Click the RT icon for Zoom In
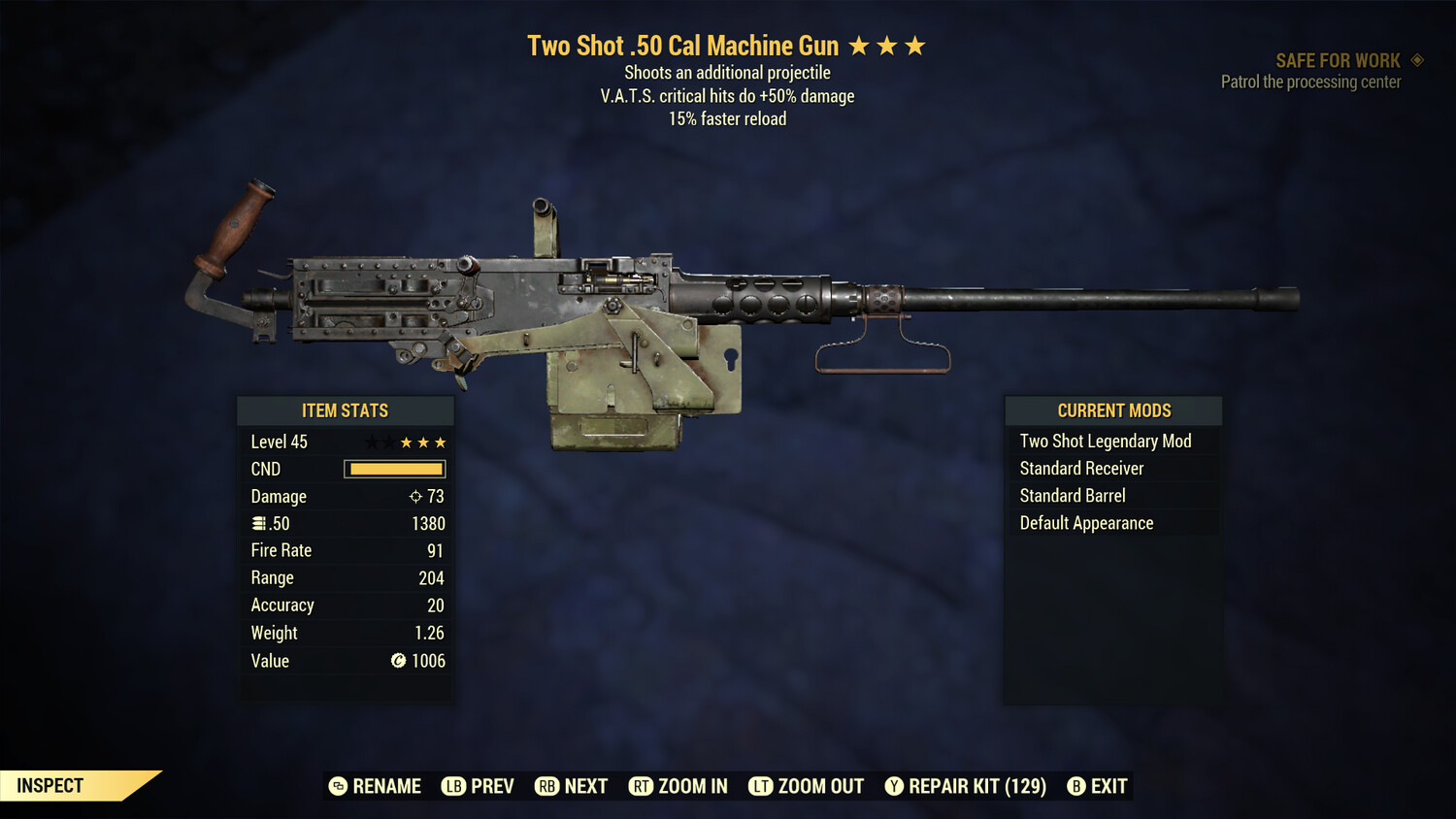Viewport: 1456px width, 819px height. [x=642, y=786]
